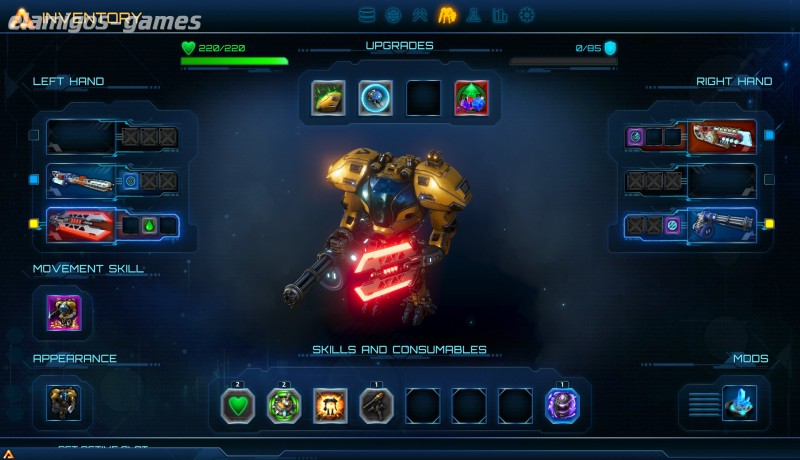Viewport: 800px width, 460px height.
Task: Open the blue crystal mods slot
Action: (x=740, y=403)
